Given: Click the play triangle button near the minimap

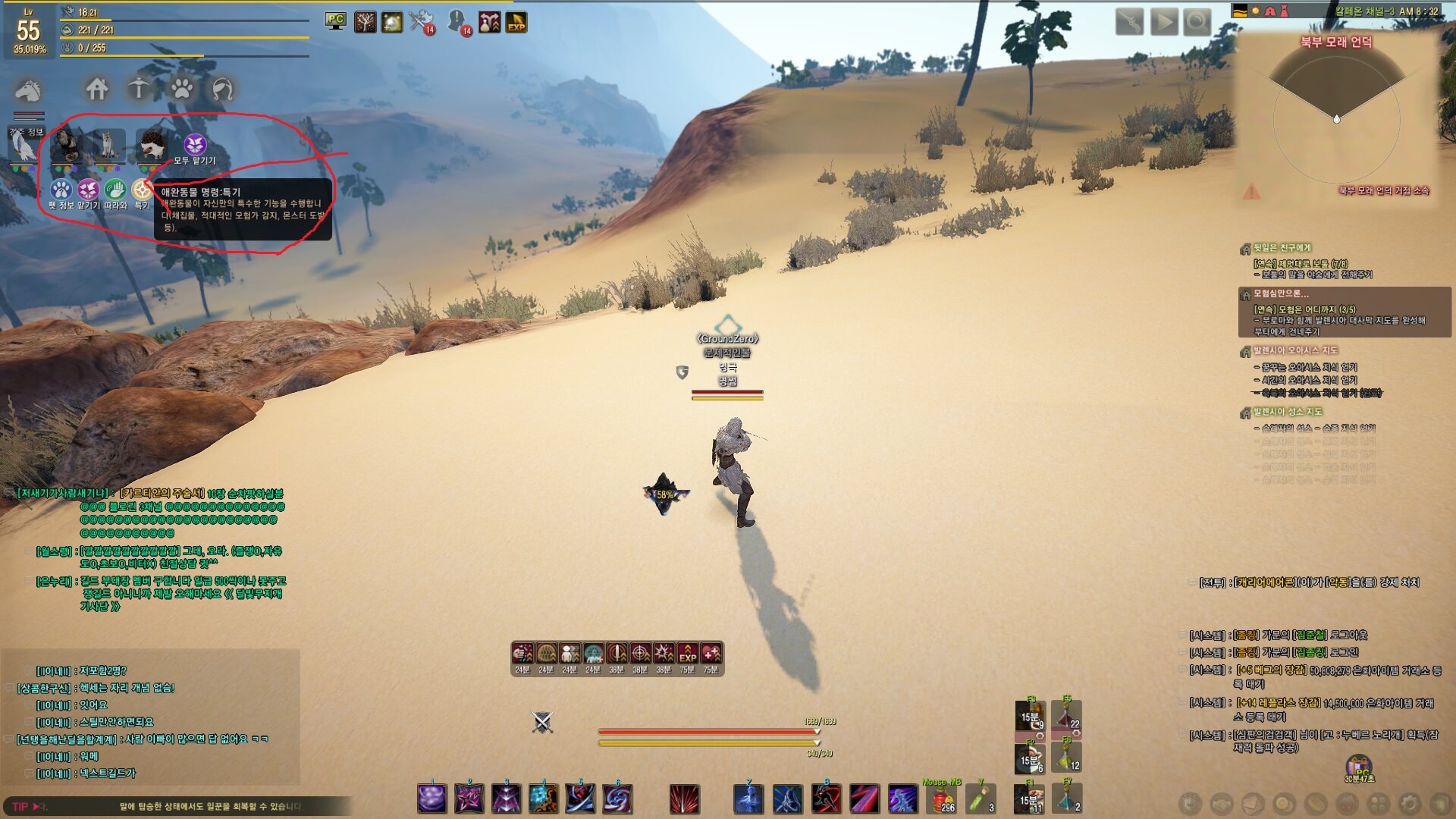Looking at the screenshot, I should click(x=1164, y=21).
